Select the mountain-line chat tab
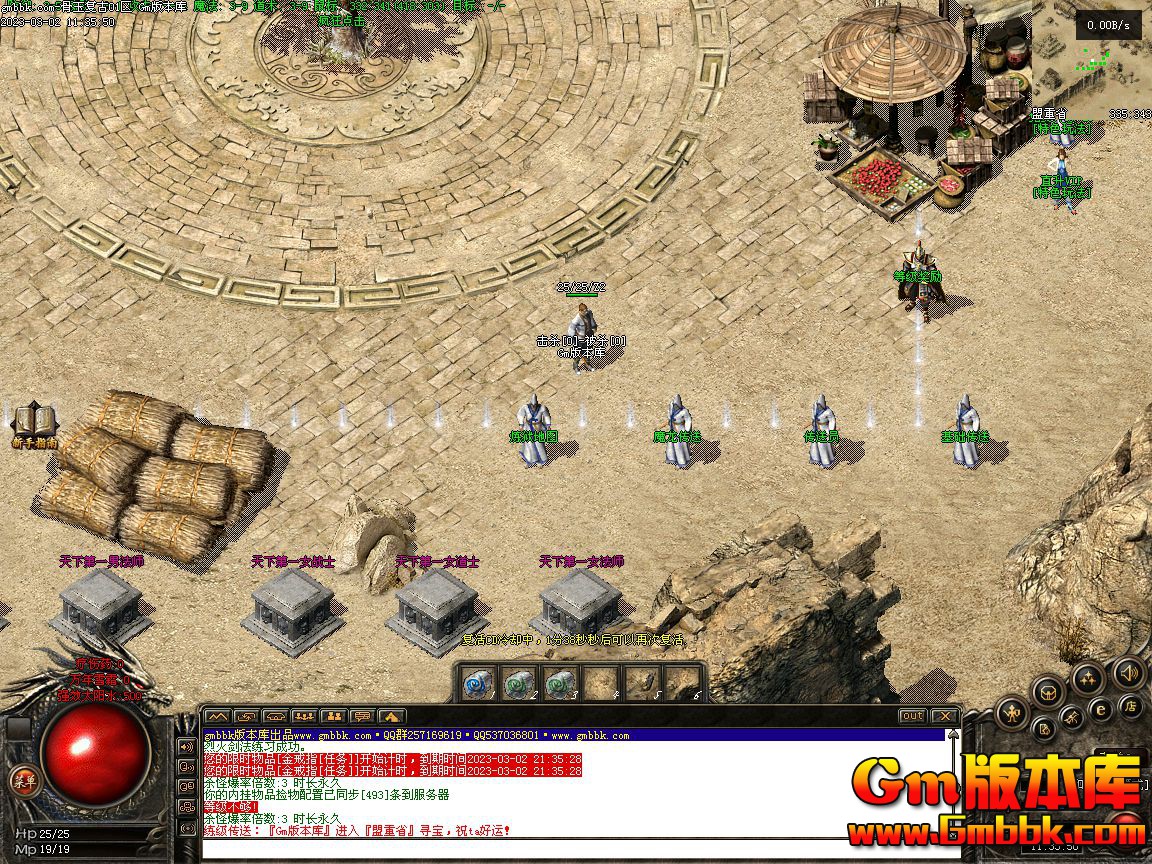The height and width of the screenshot is (864, 1152). tap(217, 716)
